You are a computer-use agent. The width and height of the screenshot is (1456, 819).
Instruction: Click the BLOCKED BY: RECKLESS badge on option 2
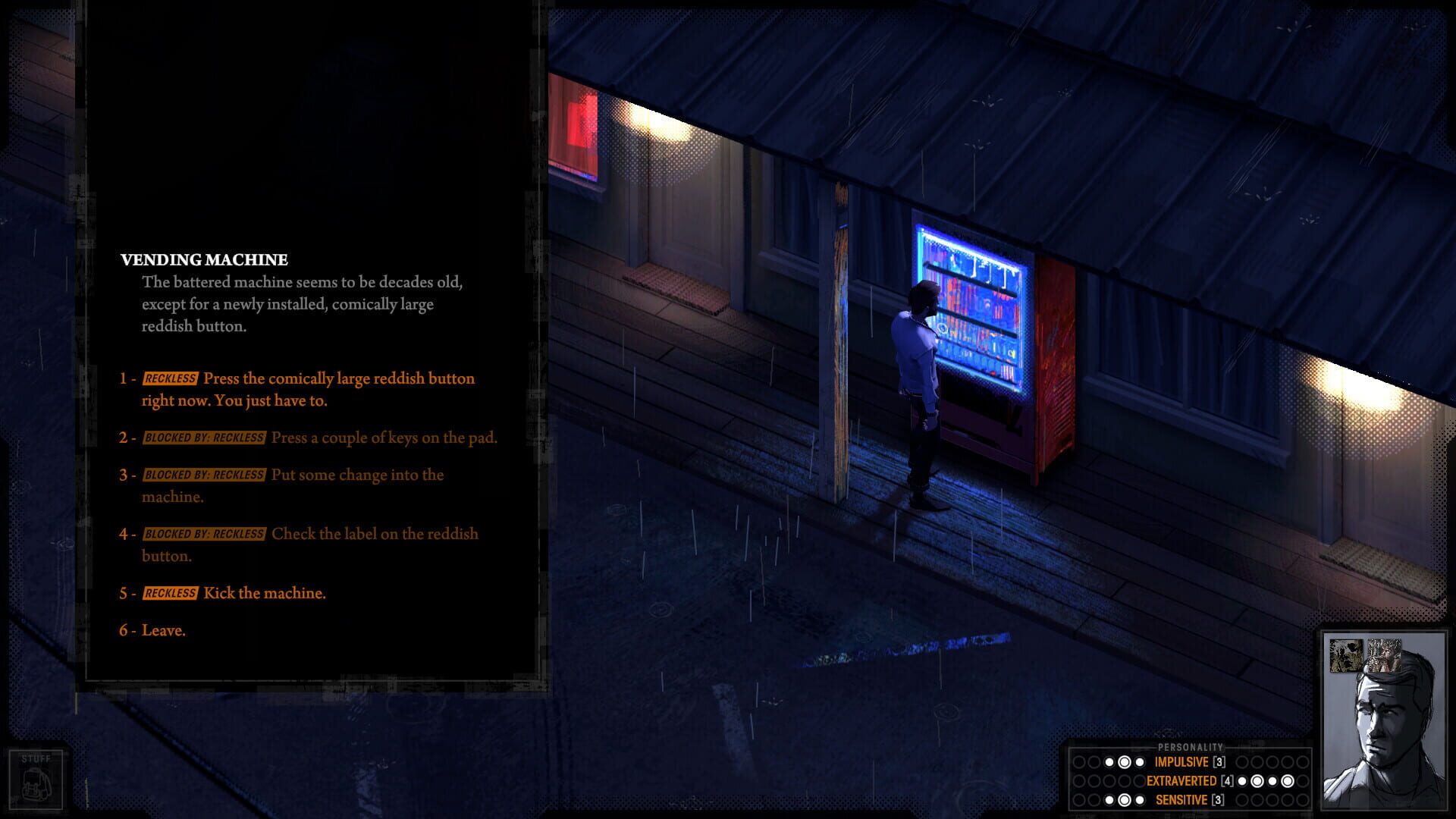tap(203, 438)
